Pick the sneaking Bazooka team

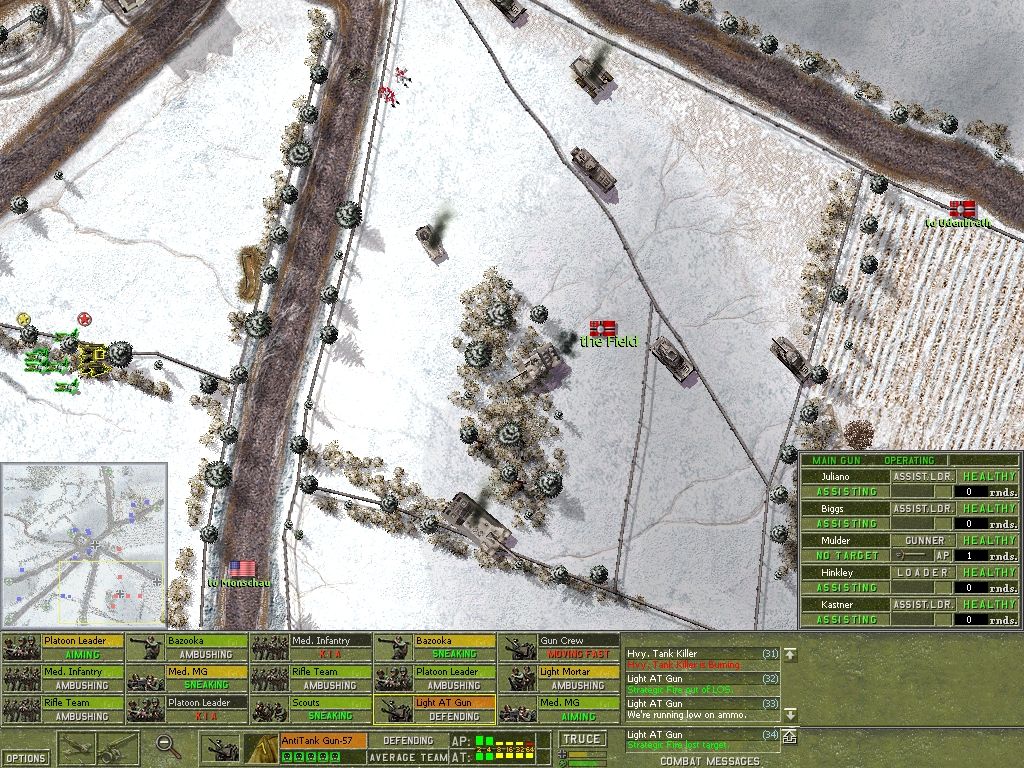[x=434, y=647]
